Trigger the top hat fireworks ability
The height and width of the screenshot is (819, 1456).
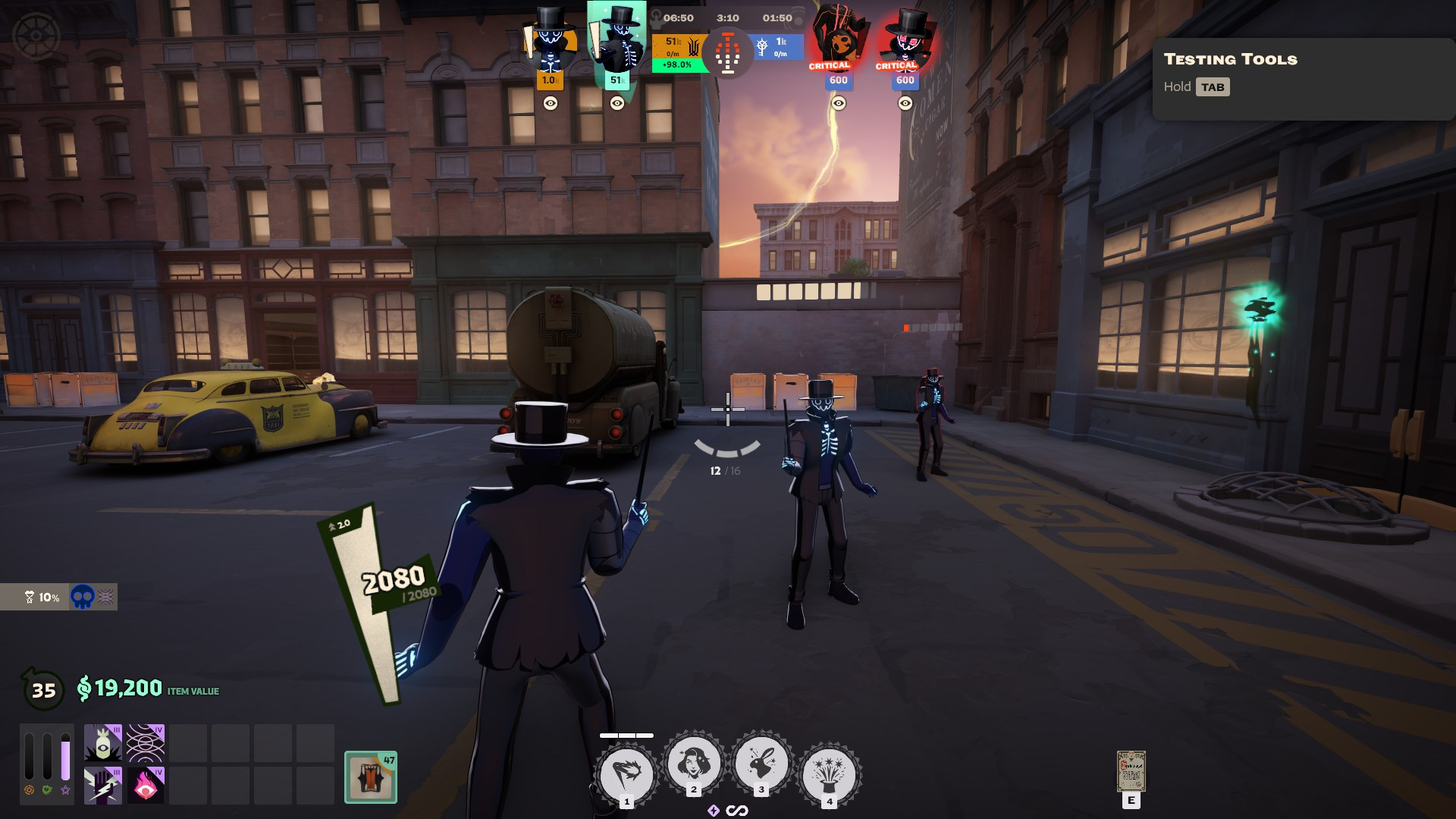(829, 774)
